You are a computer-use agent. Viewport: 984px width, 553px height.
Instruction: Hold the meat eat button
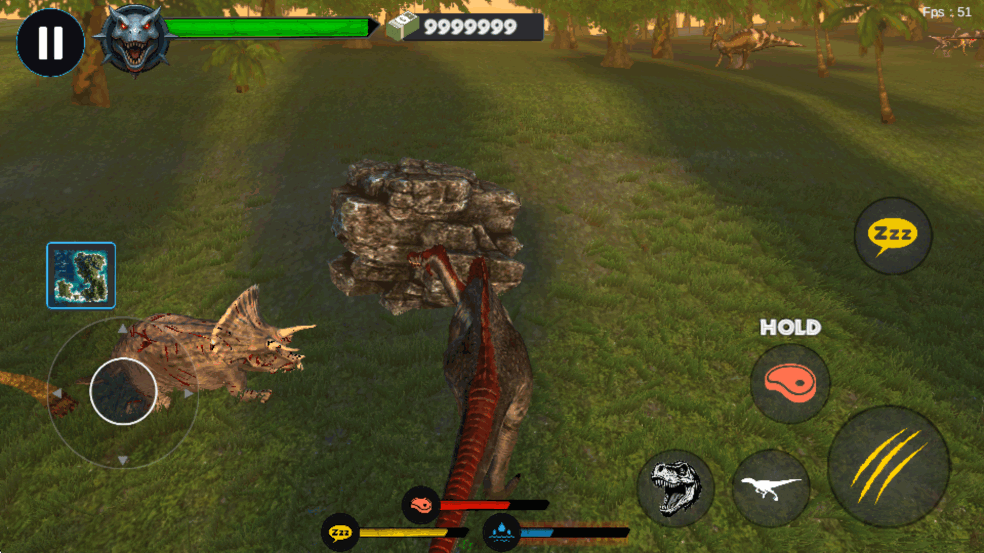[x=790, y=383]
